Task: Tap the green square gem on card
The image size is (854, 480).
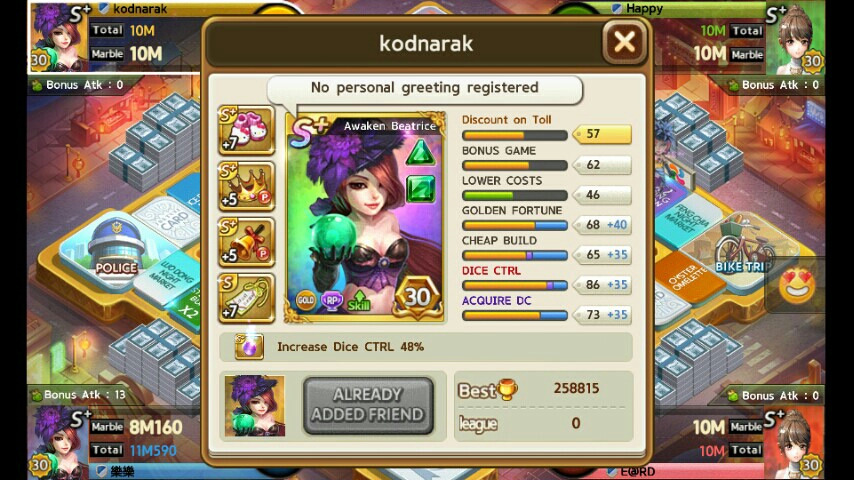Action: pos(420,188)
